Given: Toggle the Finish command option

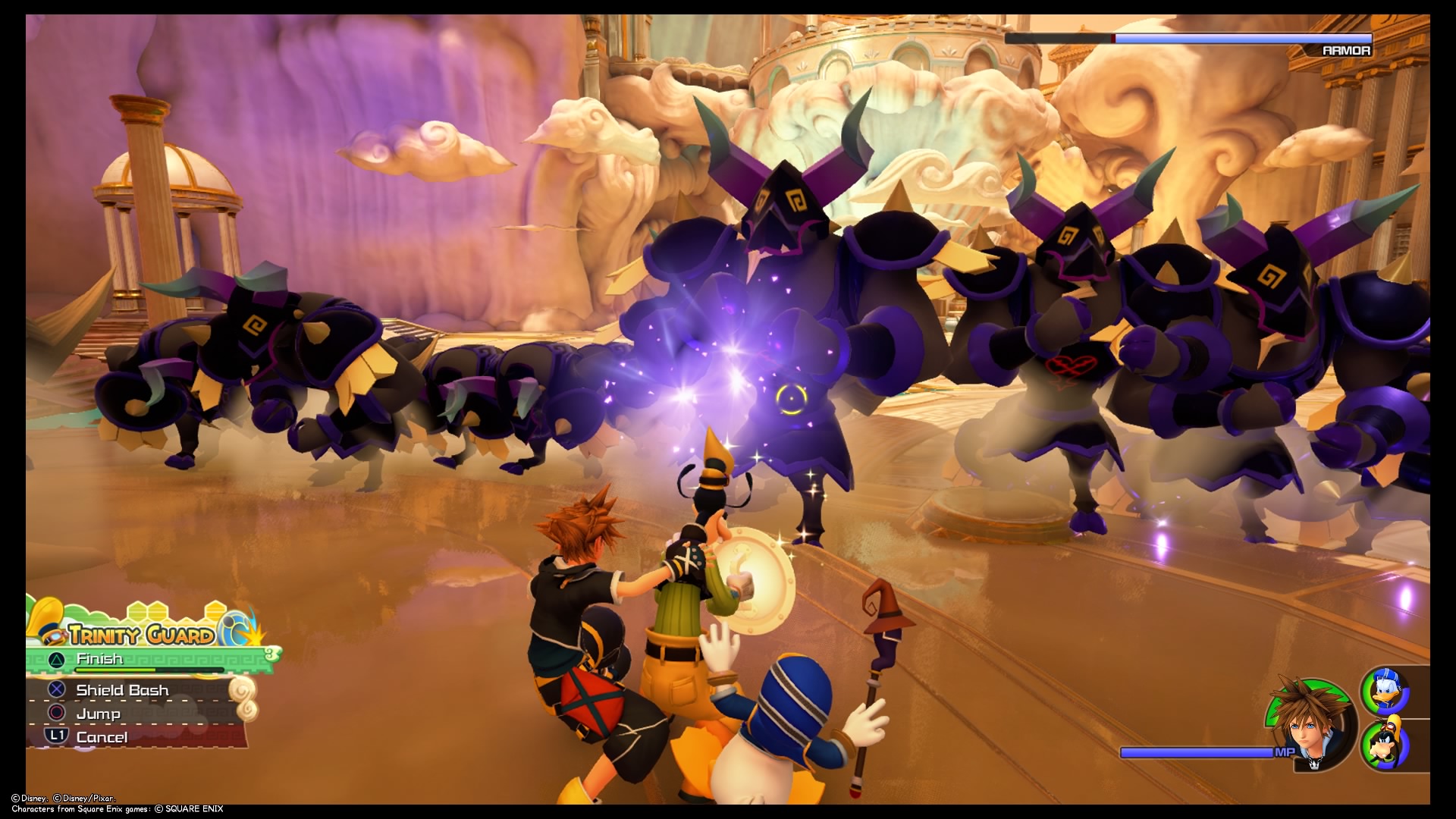Looking at the screenshot, I should click(99, 659).
